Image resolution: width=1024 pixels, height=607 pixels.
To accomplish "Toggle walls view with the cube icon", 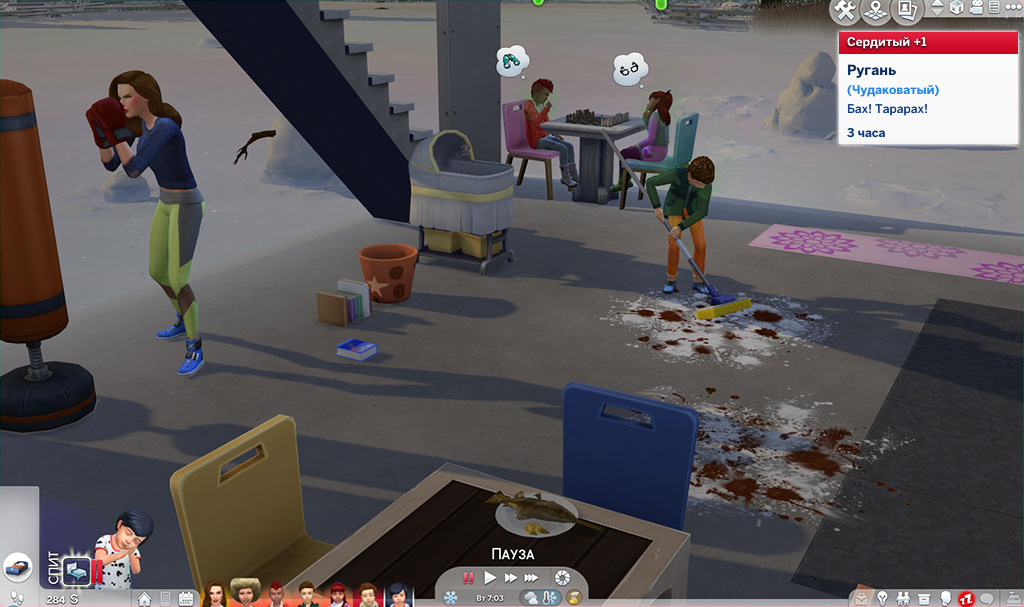I will pos(955,8).
